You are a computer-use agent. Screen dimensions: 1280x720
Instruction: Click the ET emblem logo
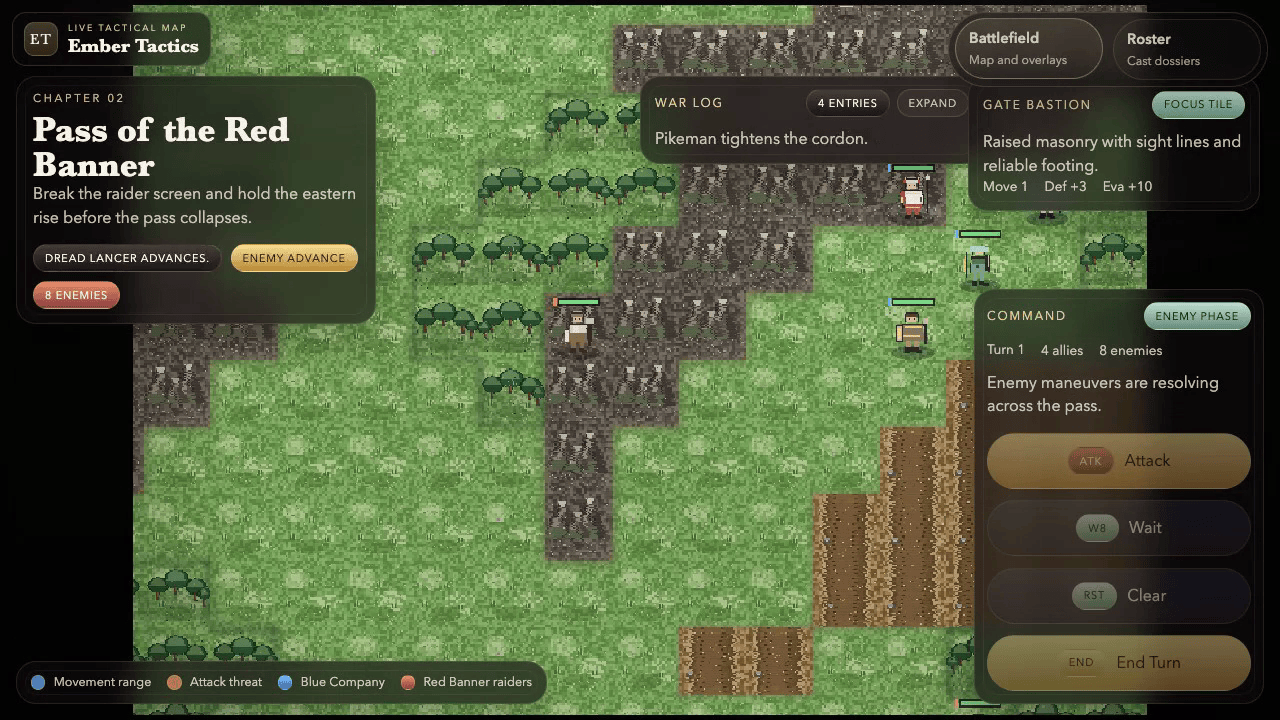(x=40, y=39)
